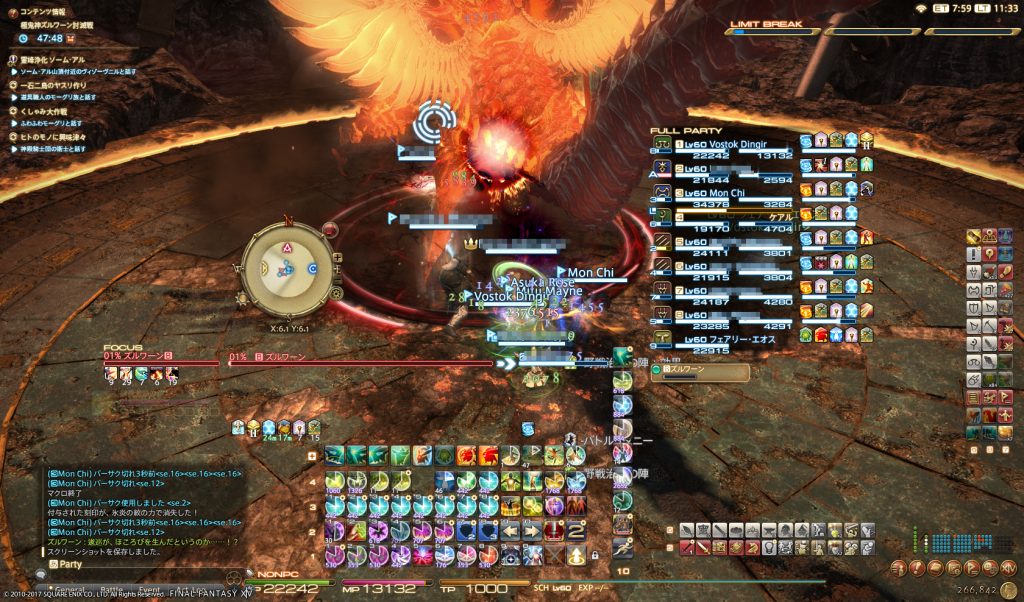Select the くしゃみ大作戦 quest entry

55,111
